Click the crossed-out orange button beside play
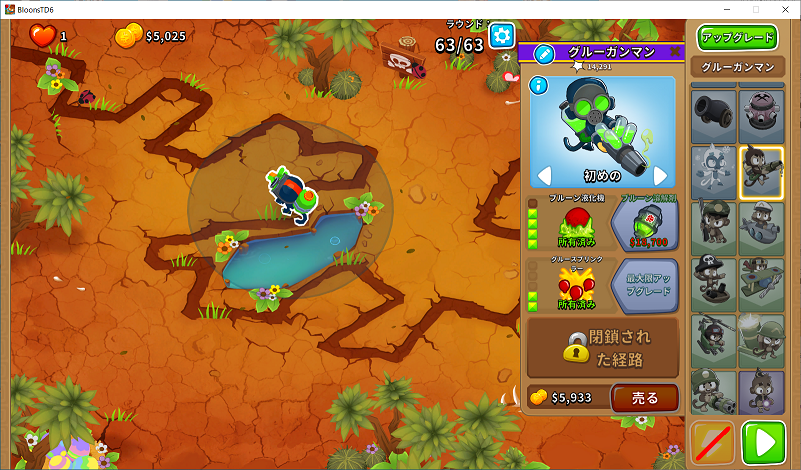 coord(712,442)
